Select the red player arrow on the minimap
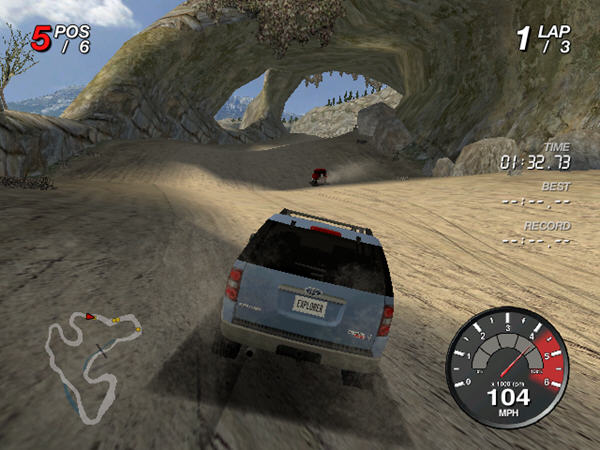The height and width of the screenshot is (450, 600). click(90, 316)
